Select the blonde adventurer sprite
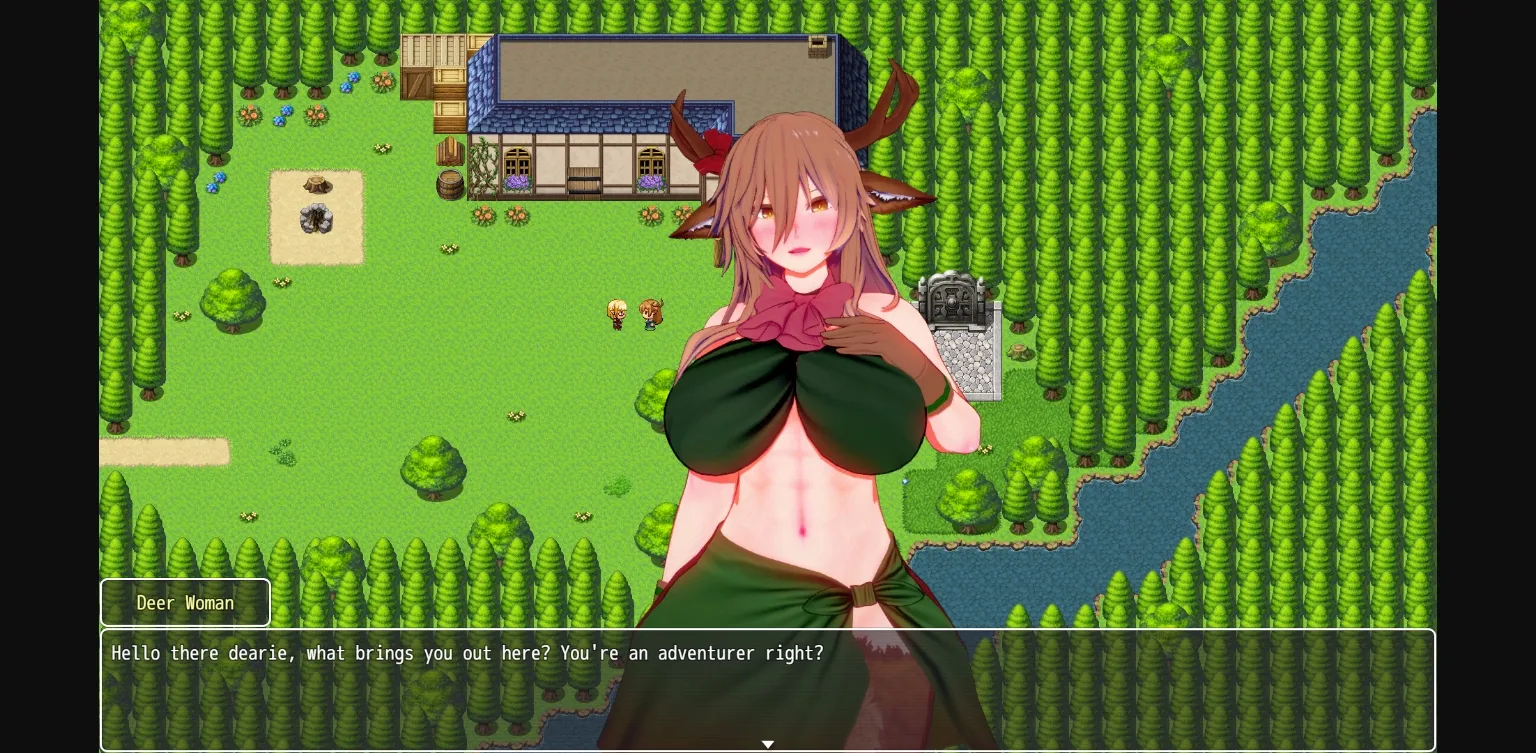 pyautogui.click(x=618, y=313)
